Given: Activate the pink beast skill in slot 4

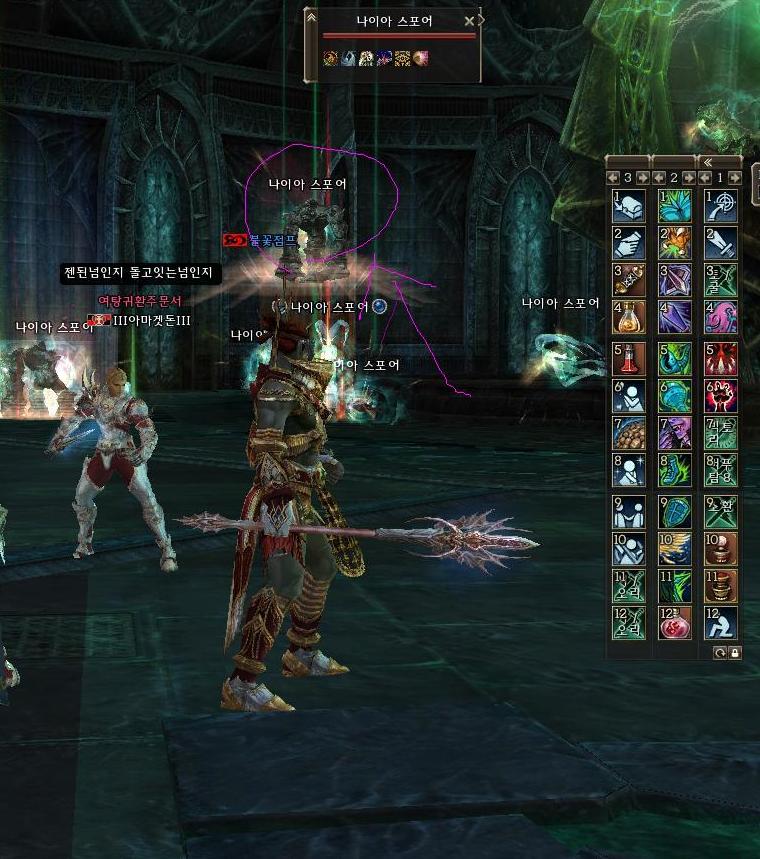Looking at the screenshot, I should (x=721, y=317).
